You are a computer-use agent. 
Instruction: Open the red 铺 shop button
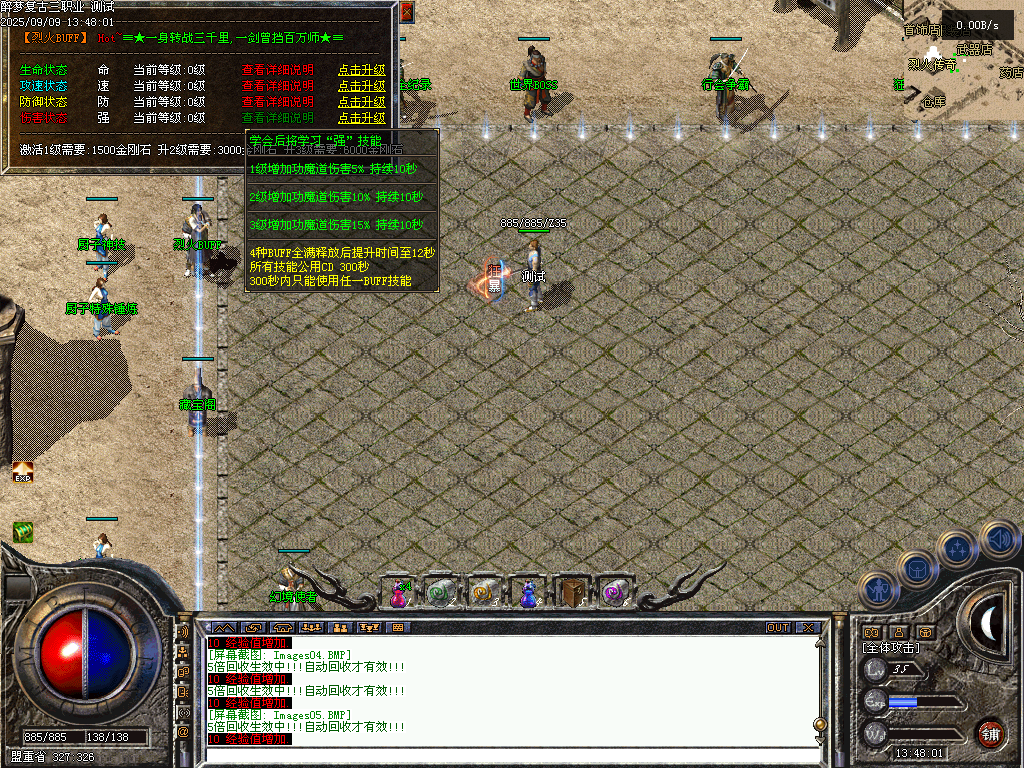pyautogui.click(x=990, y=732)
